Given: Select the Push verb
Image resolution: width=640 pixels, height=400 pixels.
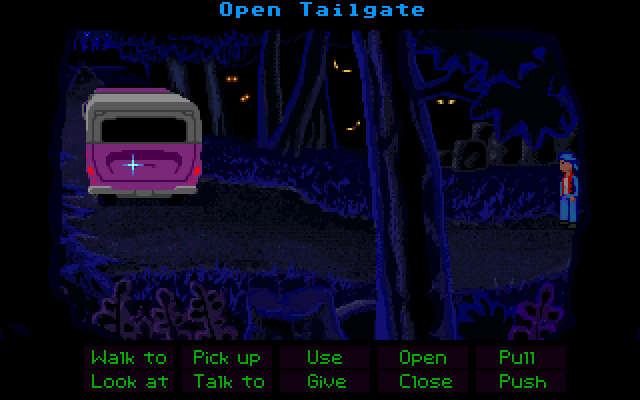Looking at the screenshot, I should pyautogui.click(x=522, y=381).
